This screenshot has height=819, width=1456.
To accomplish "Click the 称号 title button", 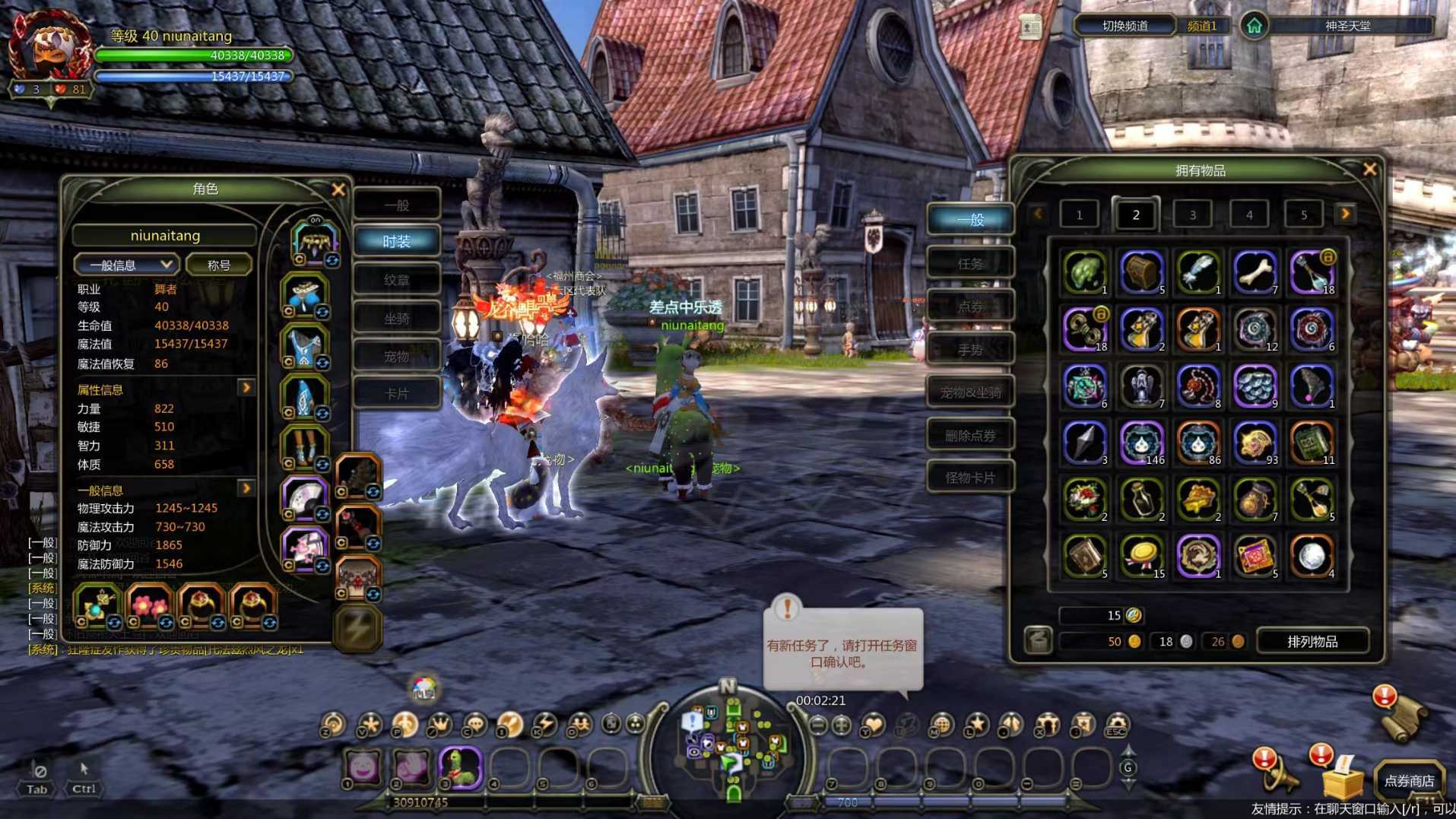I will (219, 265).
